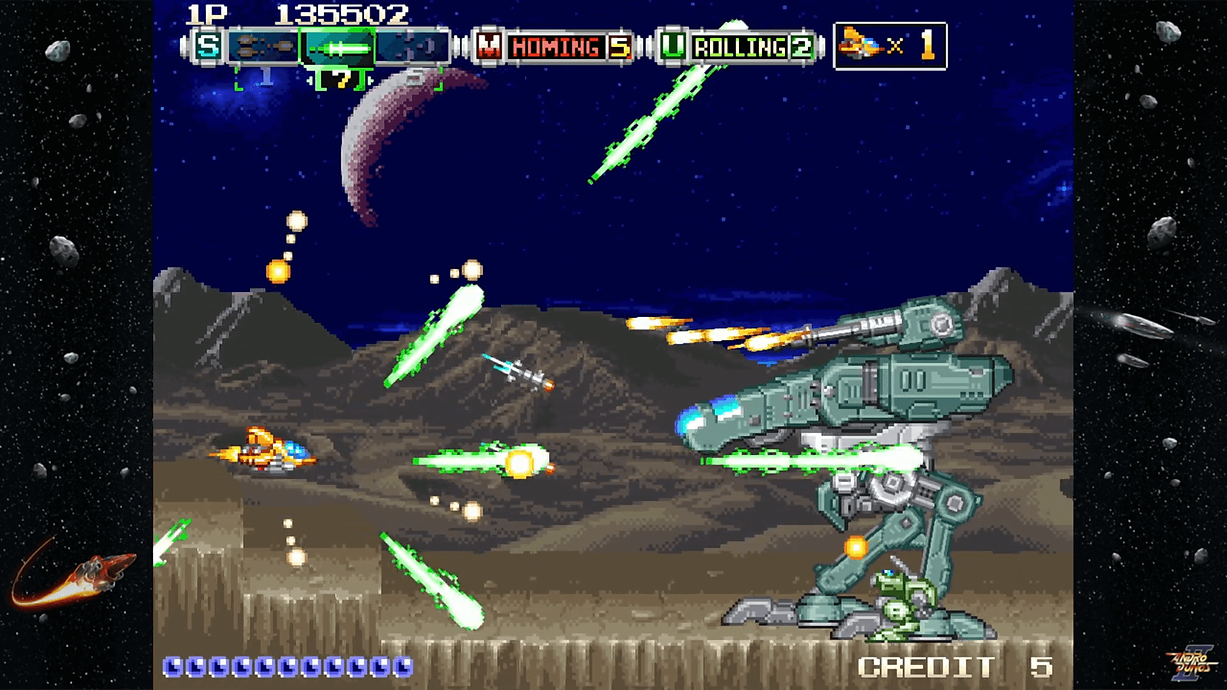Click the S shot category icon

coord(207,47)
